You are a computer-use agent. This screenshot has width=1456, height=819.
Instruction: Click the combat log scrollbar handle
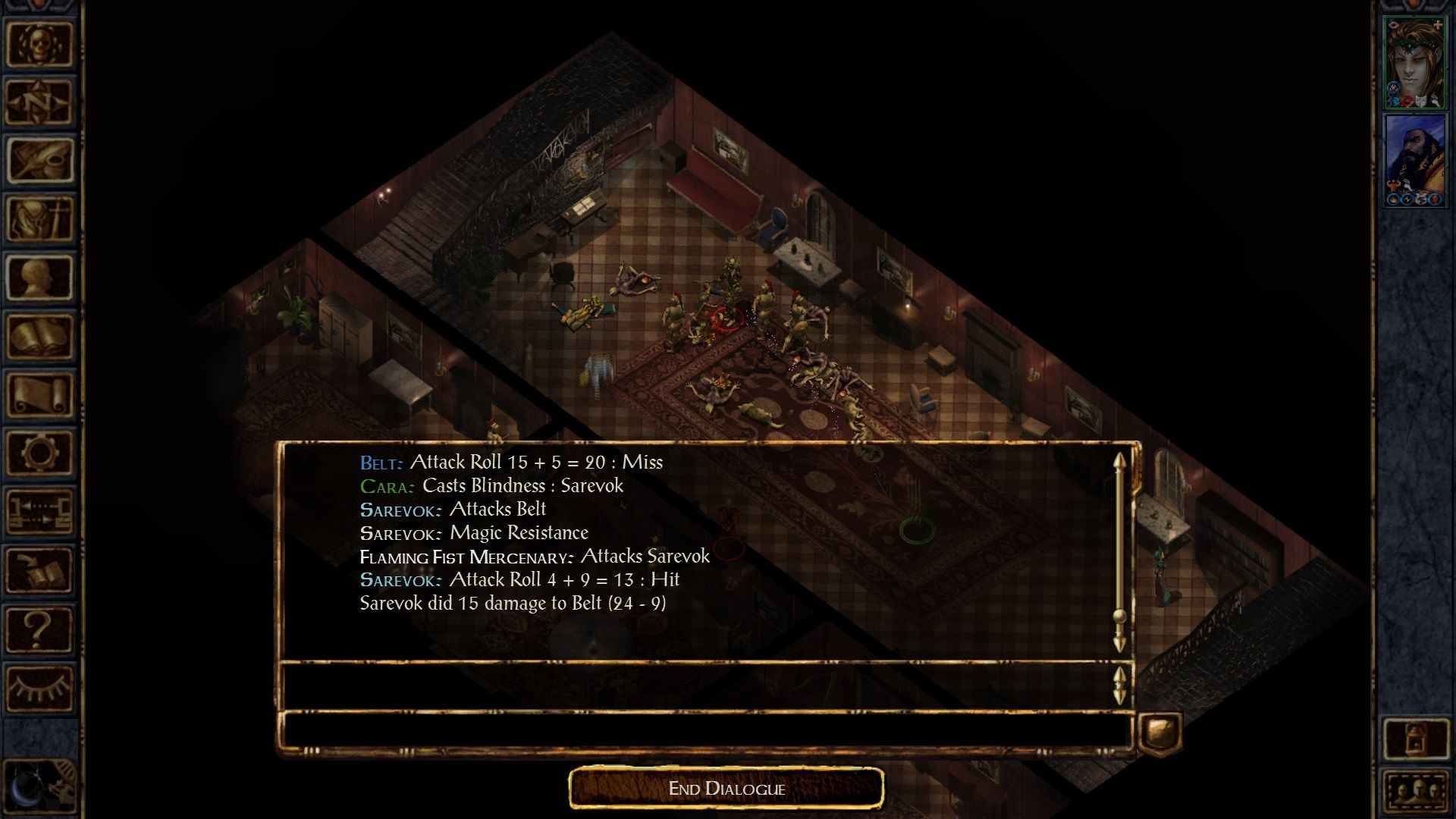tap(1119, 616)
